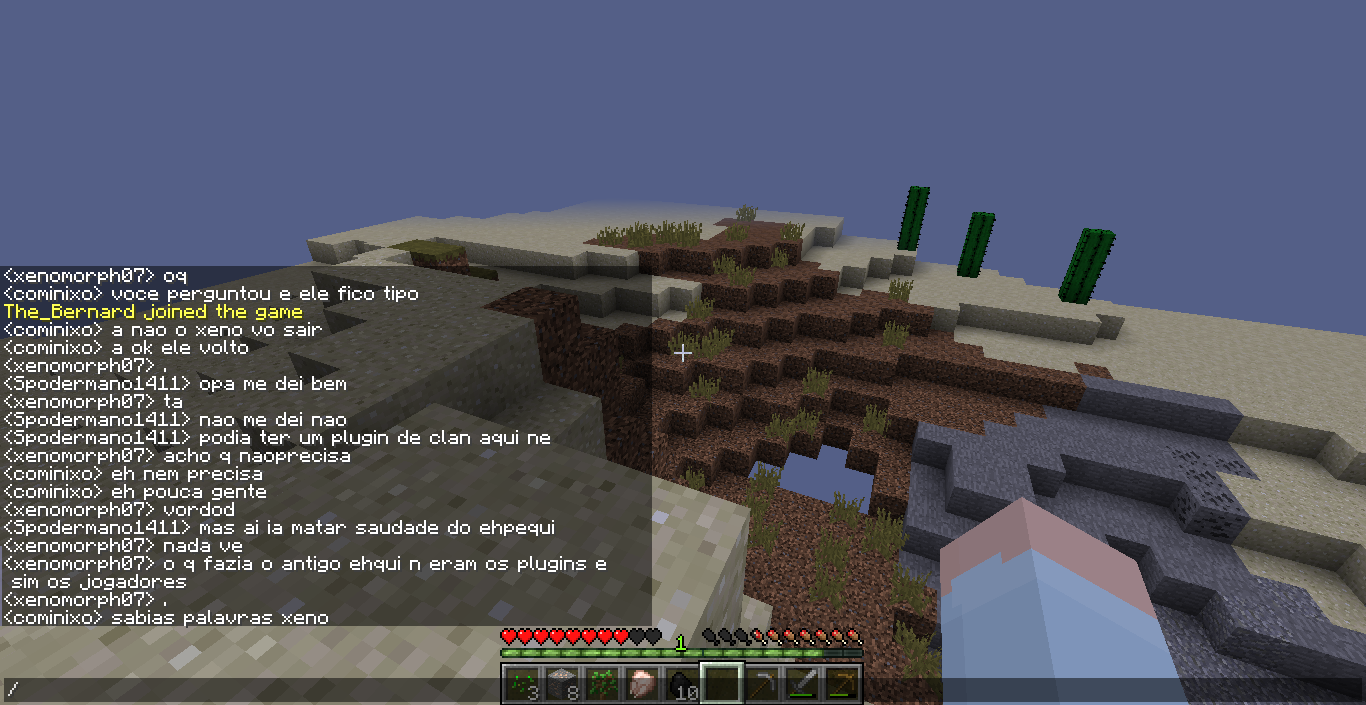Select the seeds stack in the hotbar

pyautogui.click(x=520, y=684)
